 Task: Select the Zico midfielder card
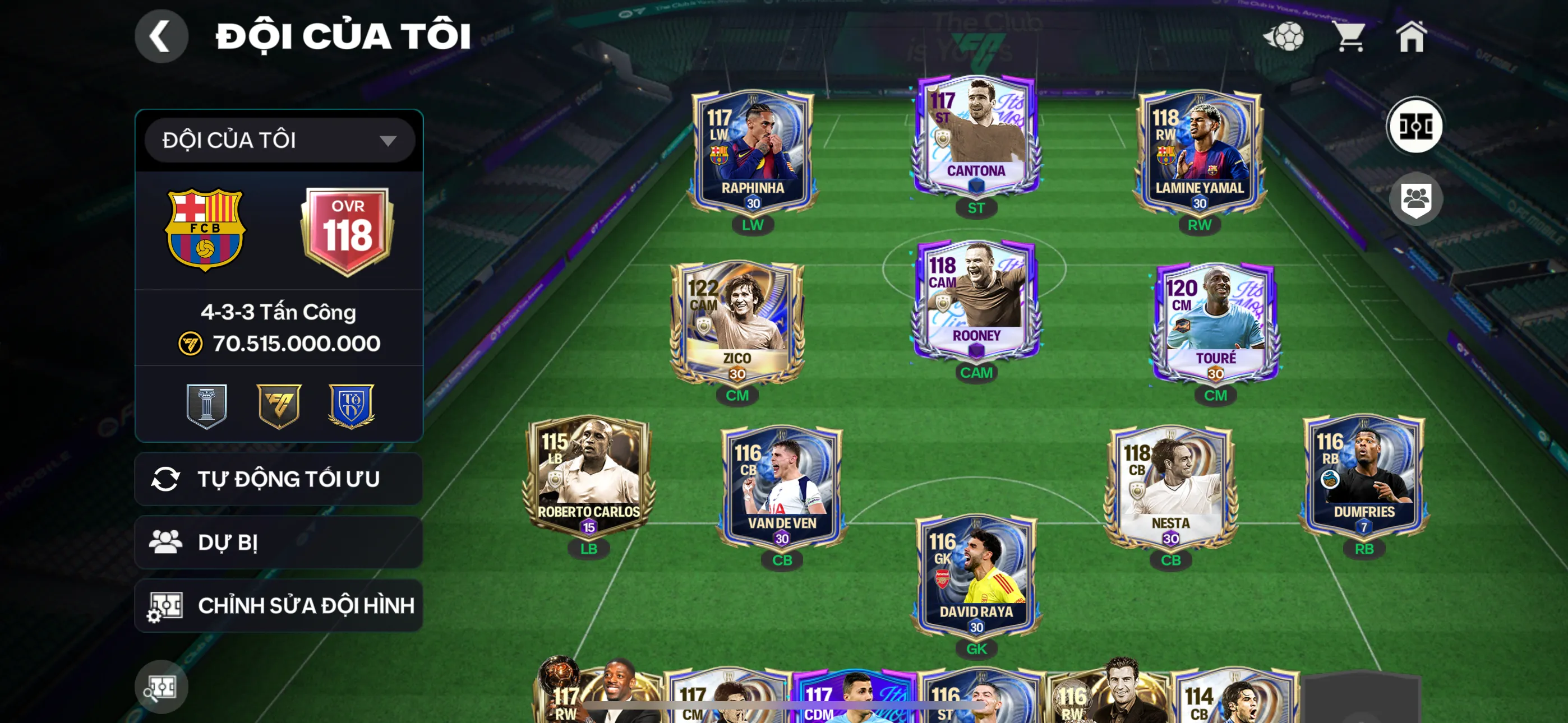click(x=736, y=323)
